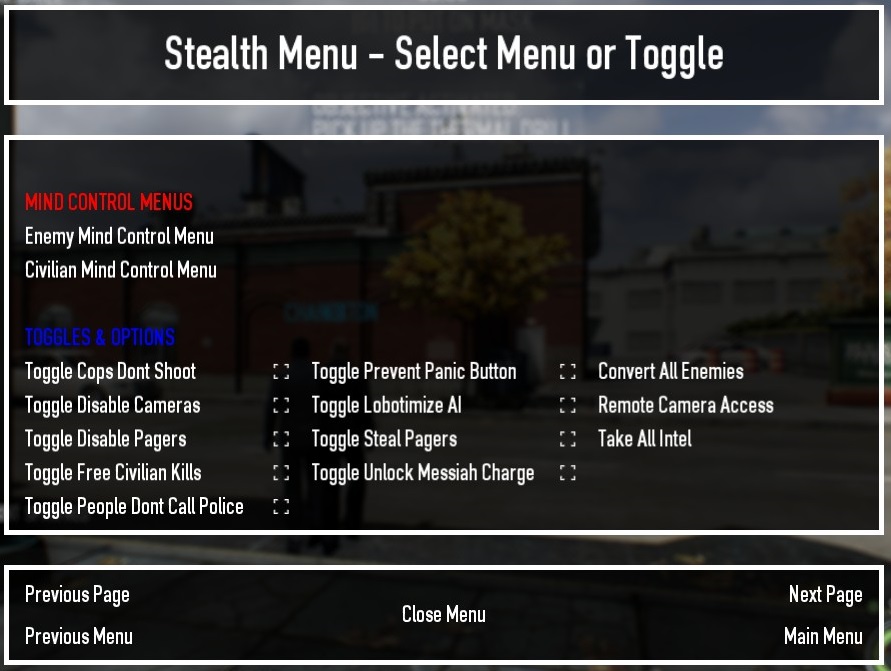Return to Previous Menu
Image resolution: width=891 pixels, height=671 pixels.
coord(78,637)
